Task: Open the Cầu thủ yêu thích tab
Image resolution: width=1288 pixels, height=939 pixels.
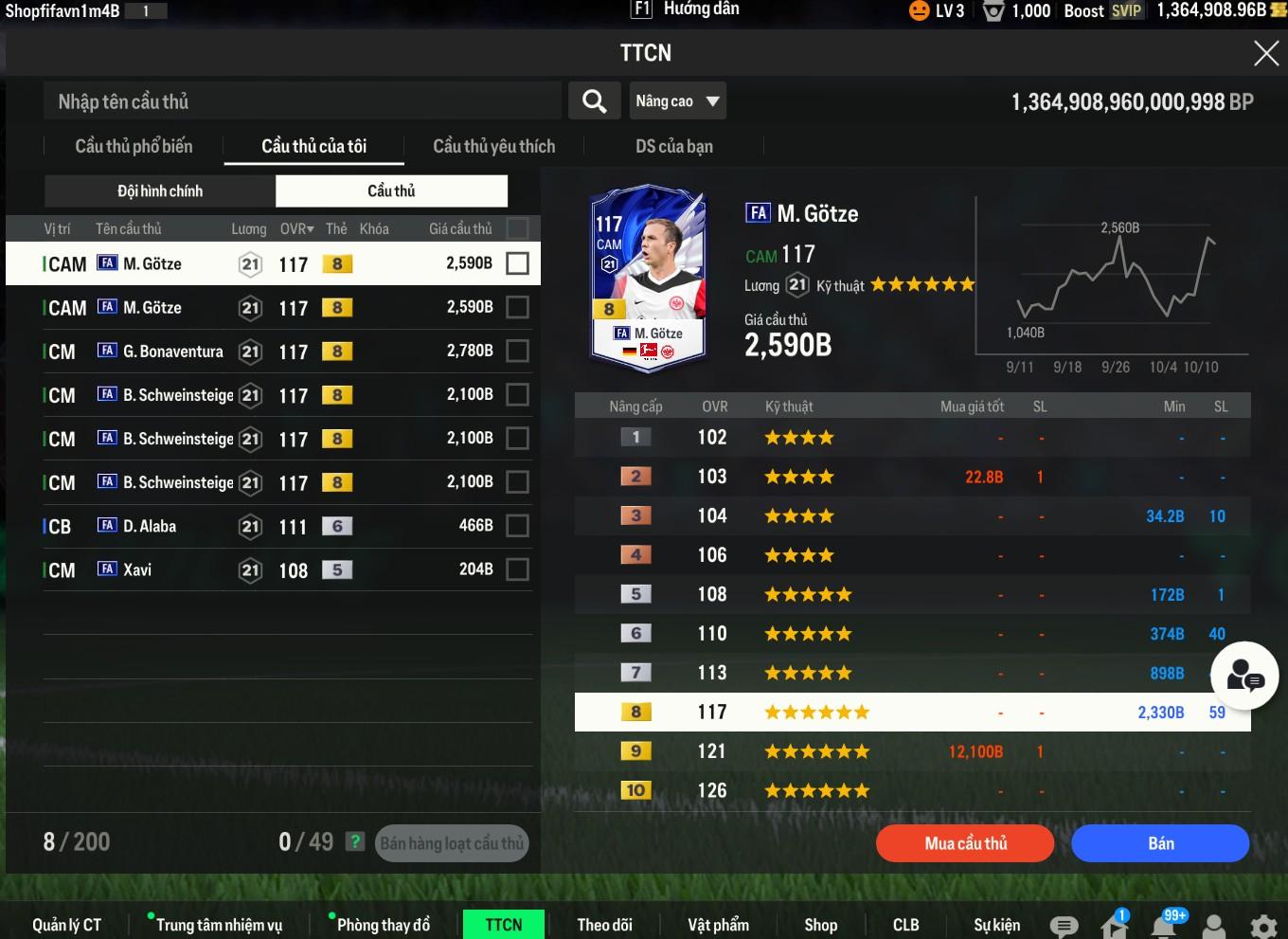Action: [493, 147]
